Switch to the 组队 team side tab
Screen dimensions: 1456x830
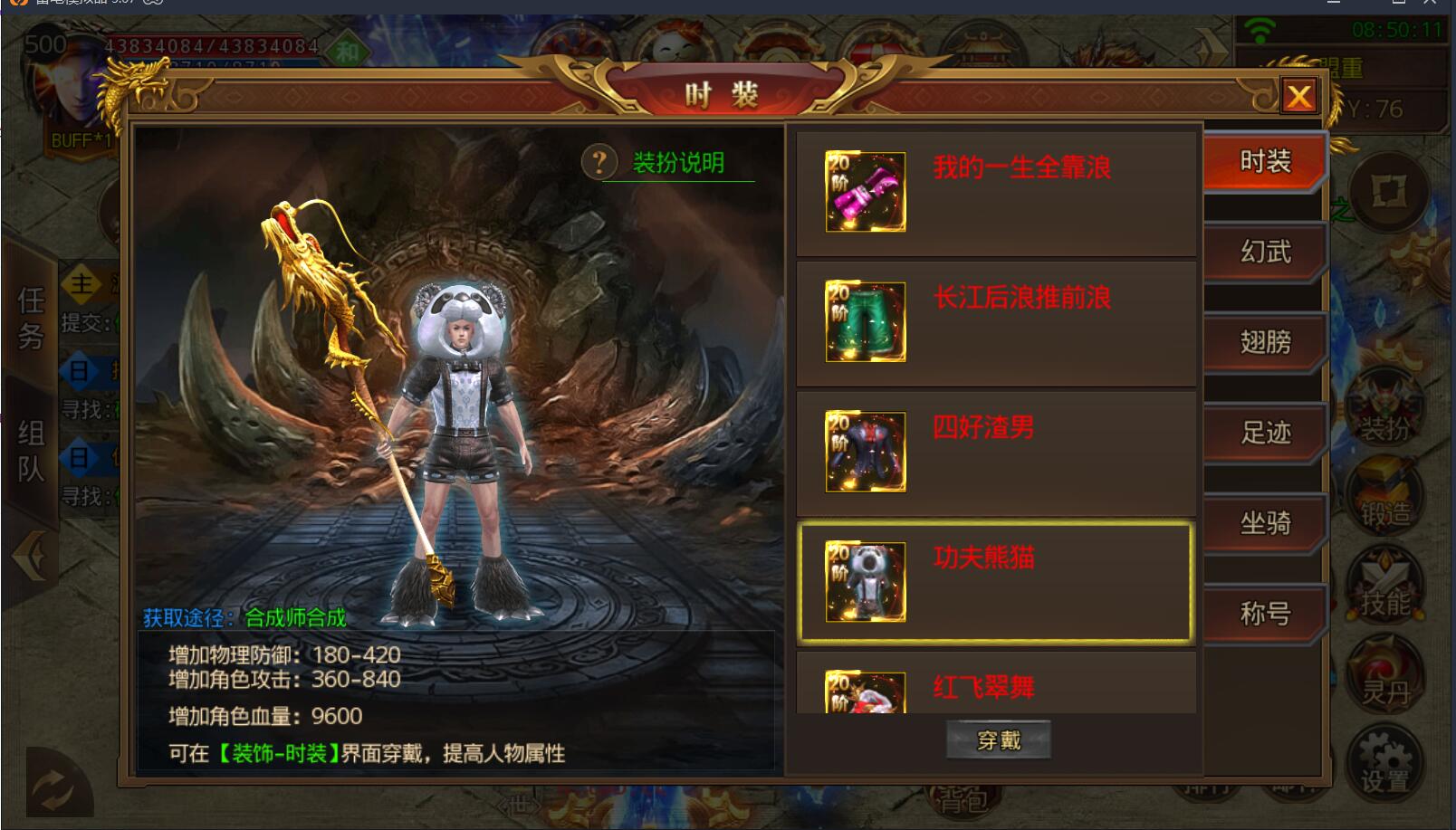click(31, 451)
